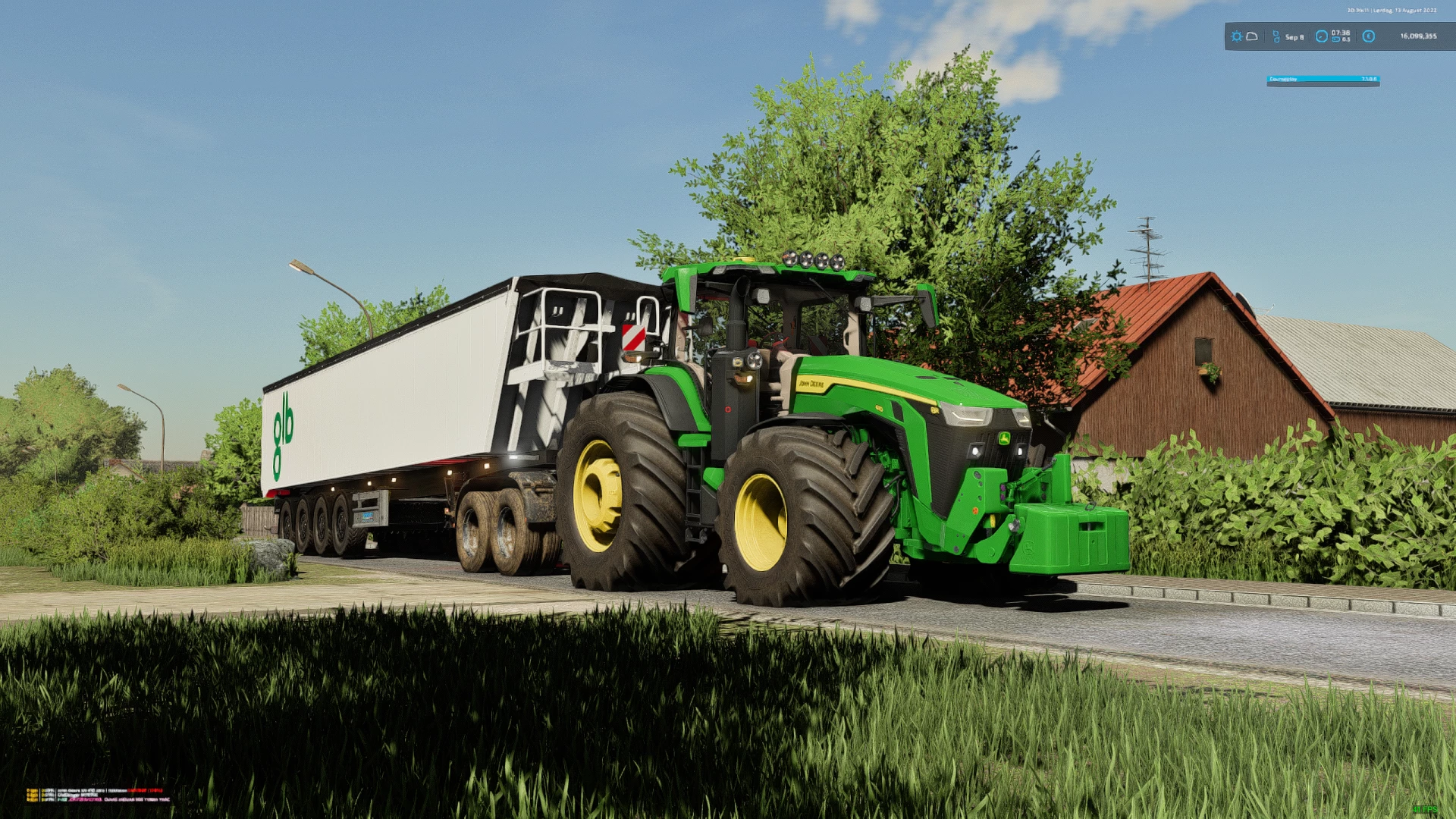Click the Sep 8 date text
Image resolution: width=1456 pixels, height=819 pixels.
pyautogui.click(x=1294, y=36)
